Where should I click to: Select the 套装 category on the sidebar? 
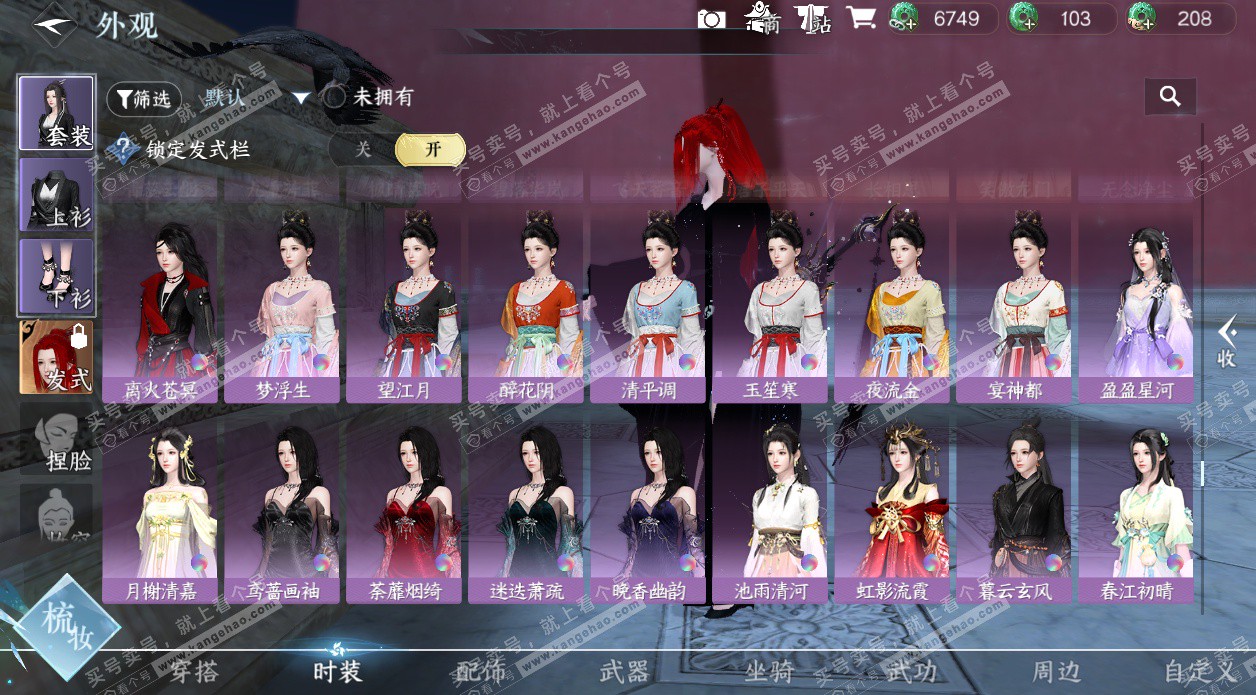(x=57, y=113)
